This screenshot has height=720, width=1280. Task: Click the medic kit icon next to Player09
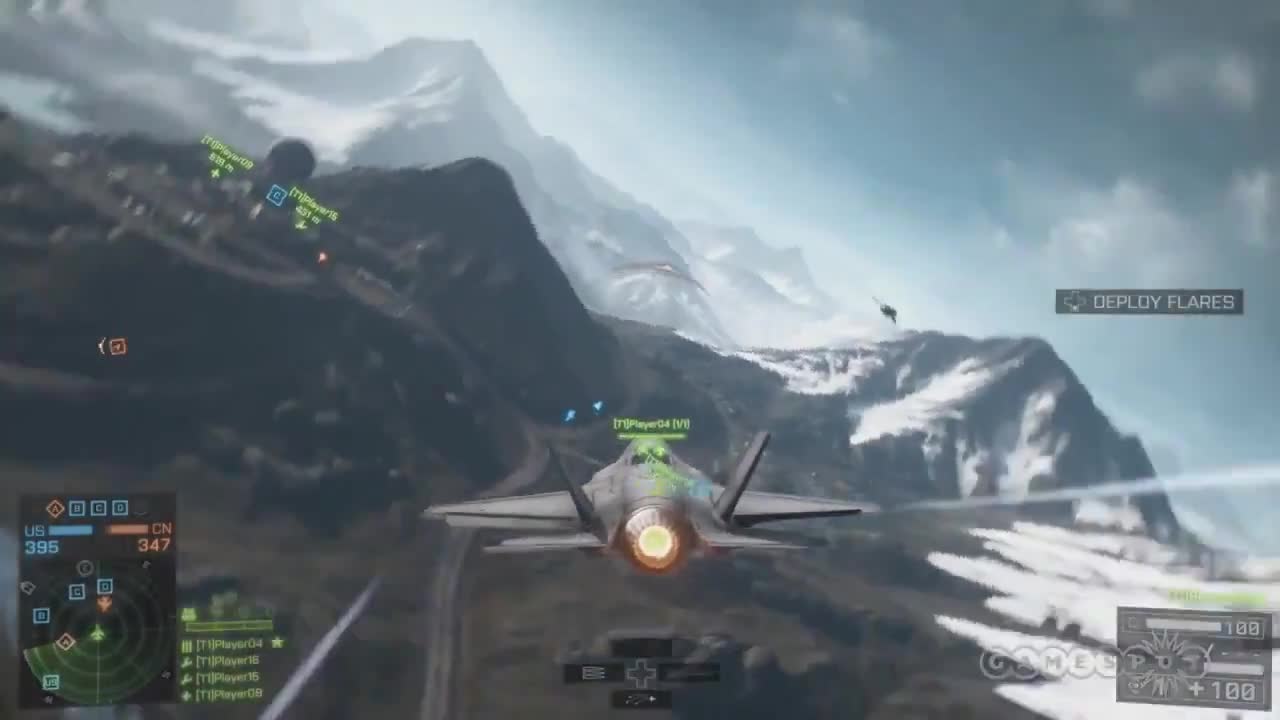[x=185, y=694]
